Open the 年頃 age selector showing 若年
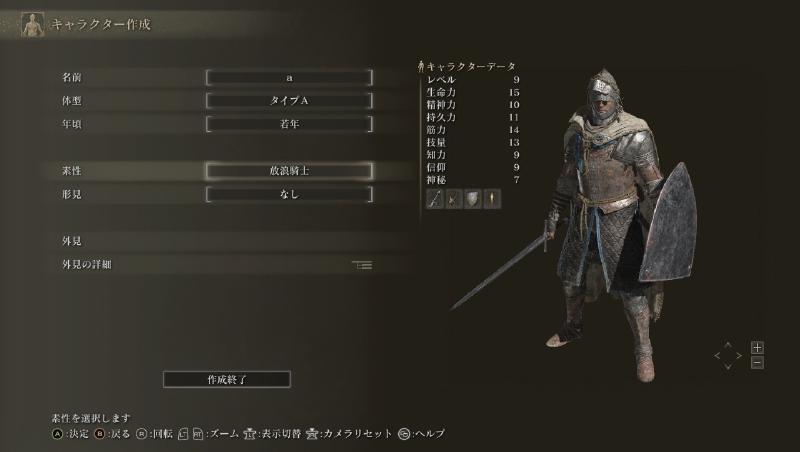The height and width of the screenshot is (452, 800). (289, 125)
